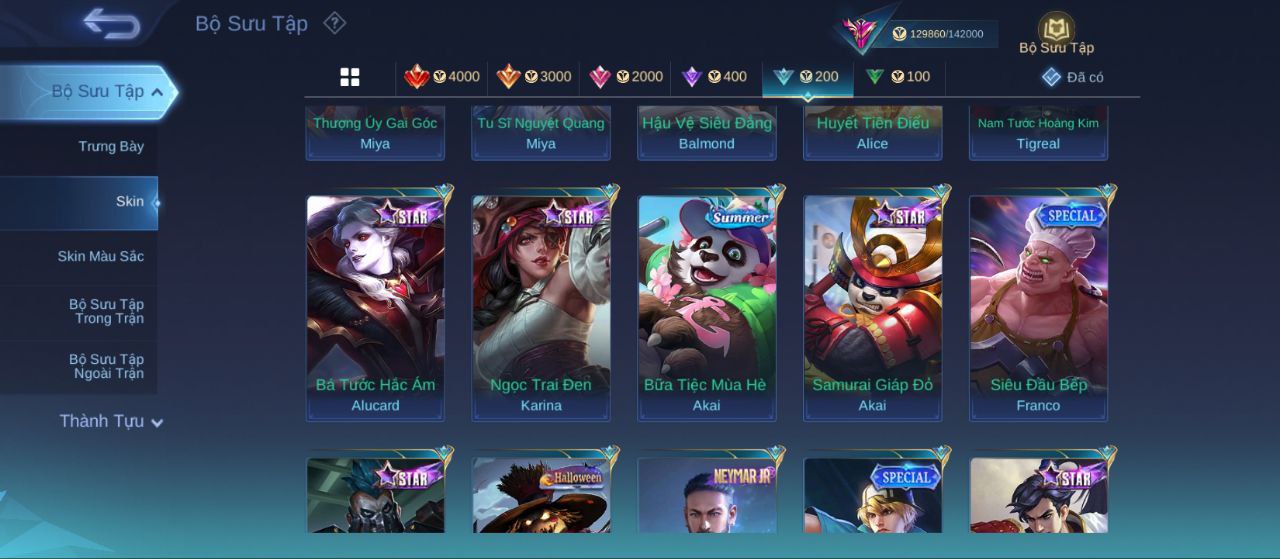Go back using the return arrow
The width and height of the screenshot is (1280, 559).
point(111,23)
